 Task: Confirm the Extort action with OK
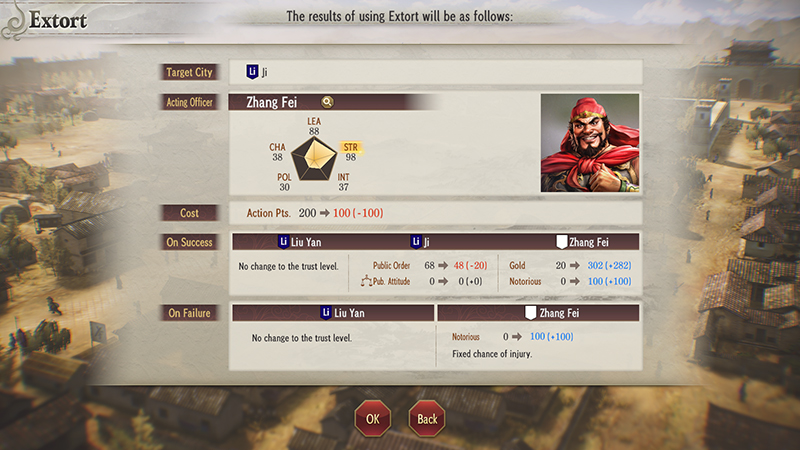pyautogui.click(x=372, y=418)
